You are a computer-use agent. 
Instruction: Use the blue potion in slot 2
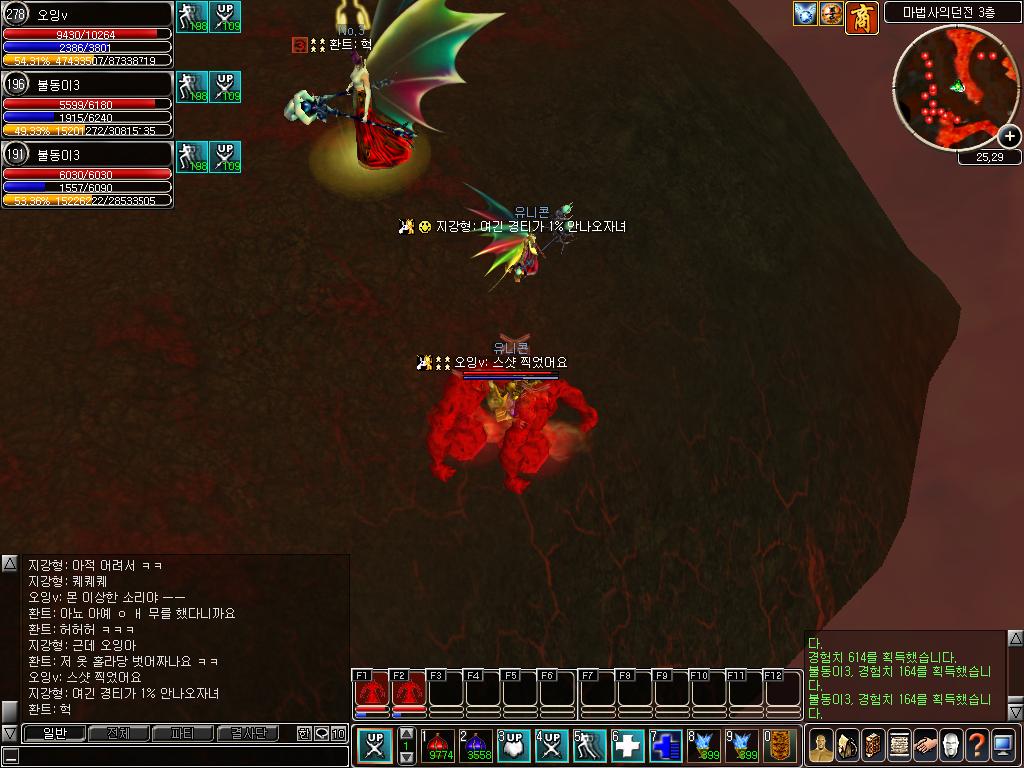coord(476,745)
